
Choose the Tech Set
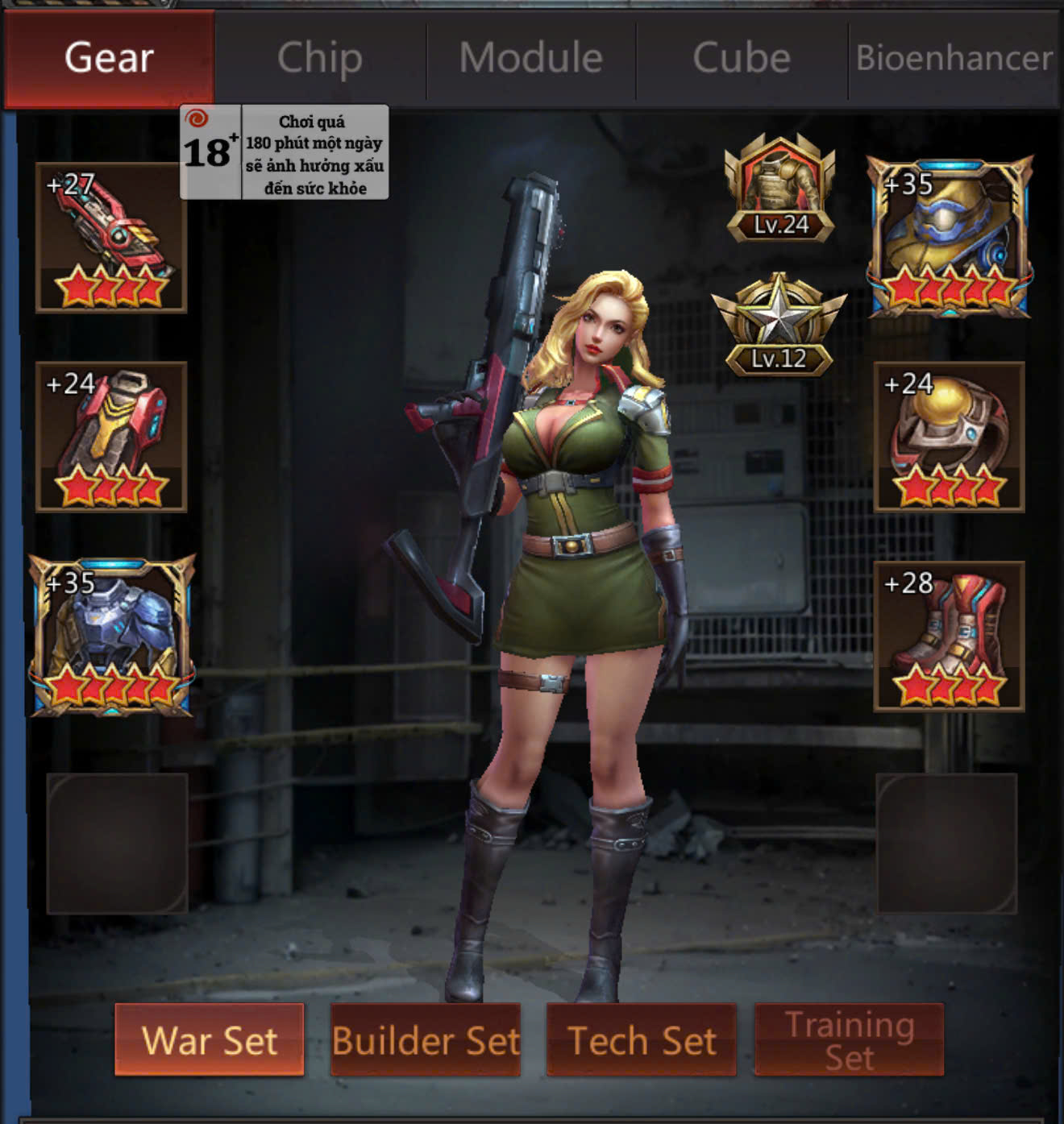tap(642, 1039)
